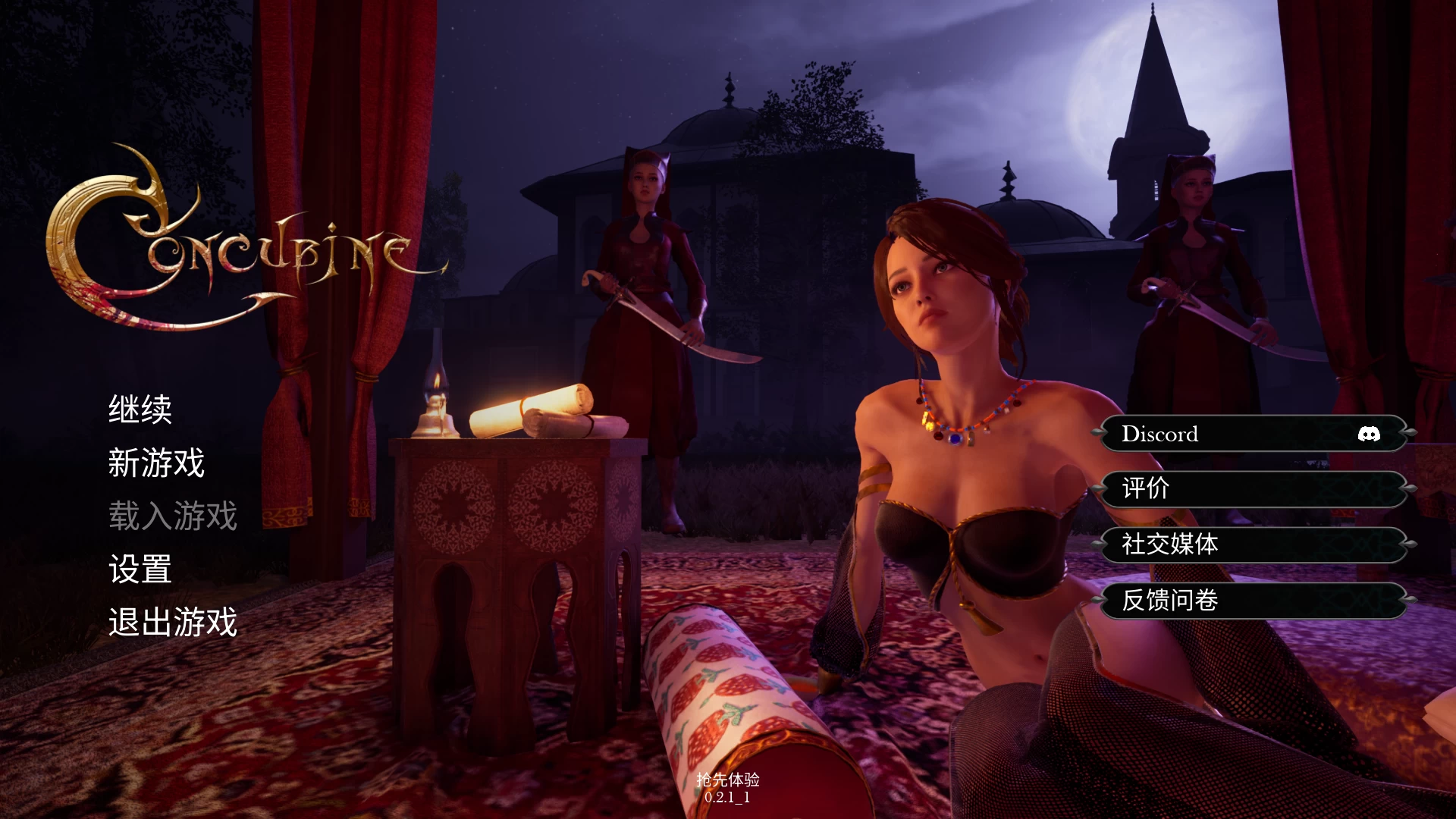Click the arrow tip left of Discord bar
Viewport: 1456px width, 819px height.
tap(1097, 434)
